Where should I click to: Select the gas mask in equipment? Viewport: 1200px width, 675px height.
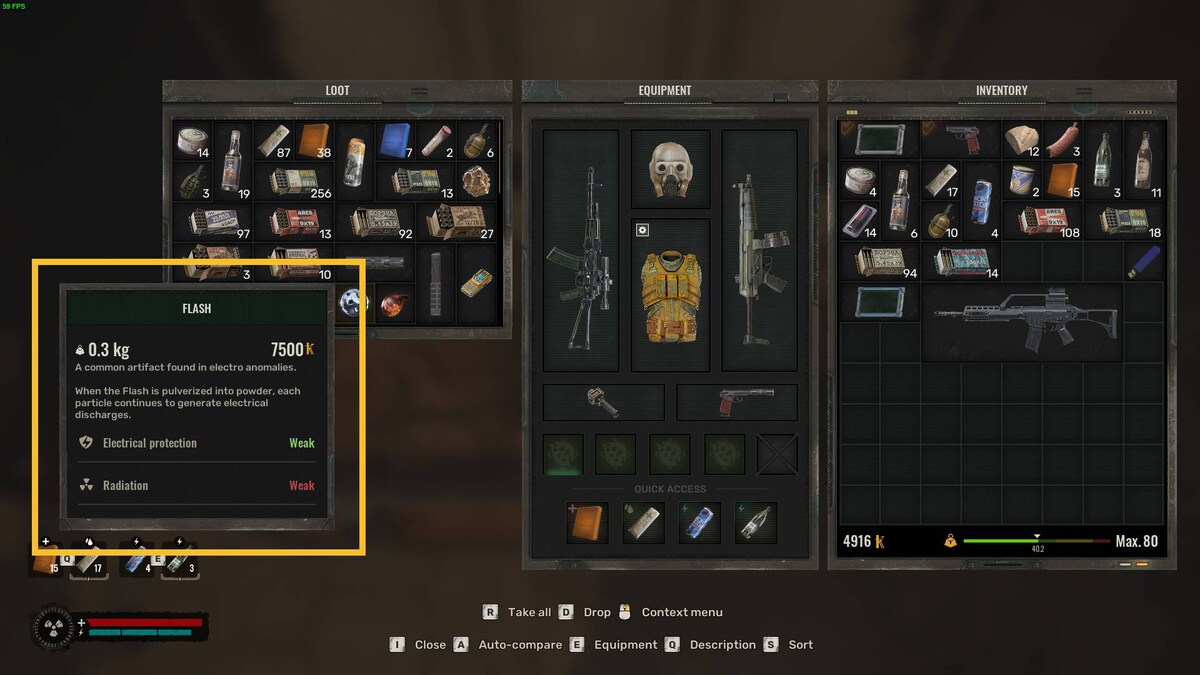(x=670, y=168)
